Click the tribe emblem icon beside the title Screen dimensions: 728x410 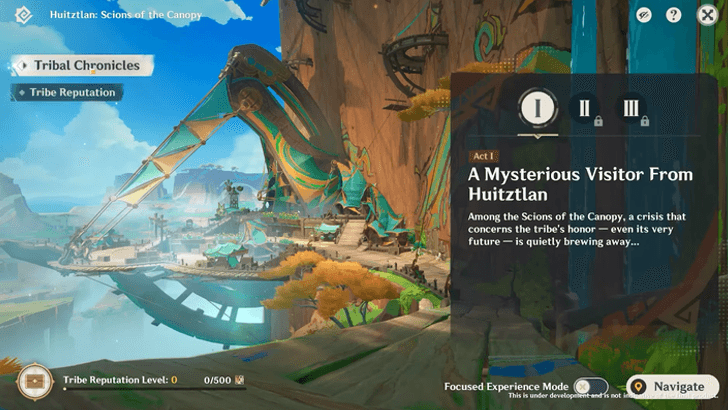[x=25, y=16]
